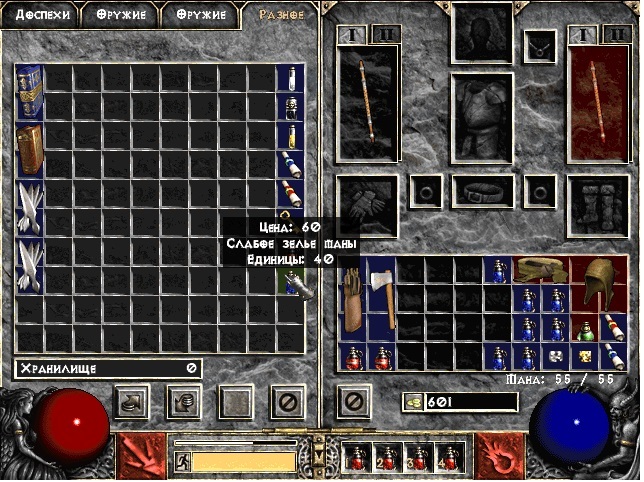Activate the buy button
The image size is (644, 482).
(132, 403)
